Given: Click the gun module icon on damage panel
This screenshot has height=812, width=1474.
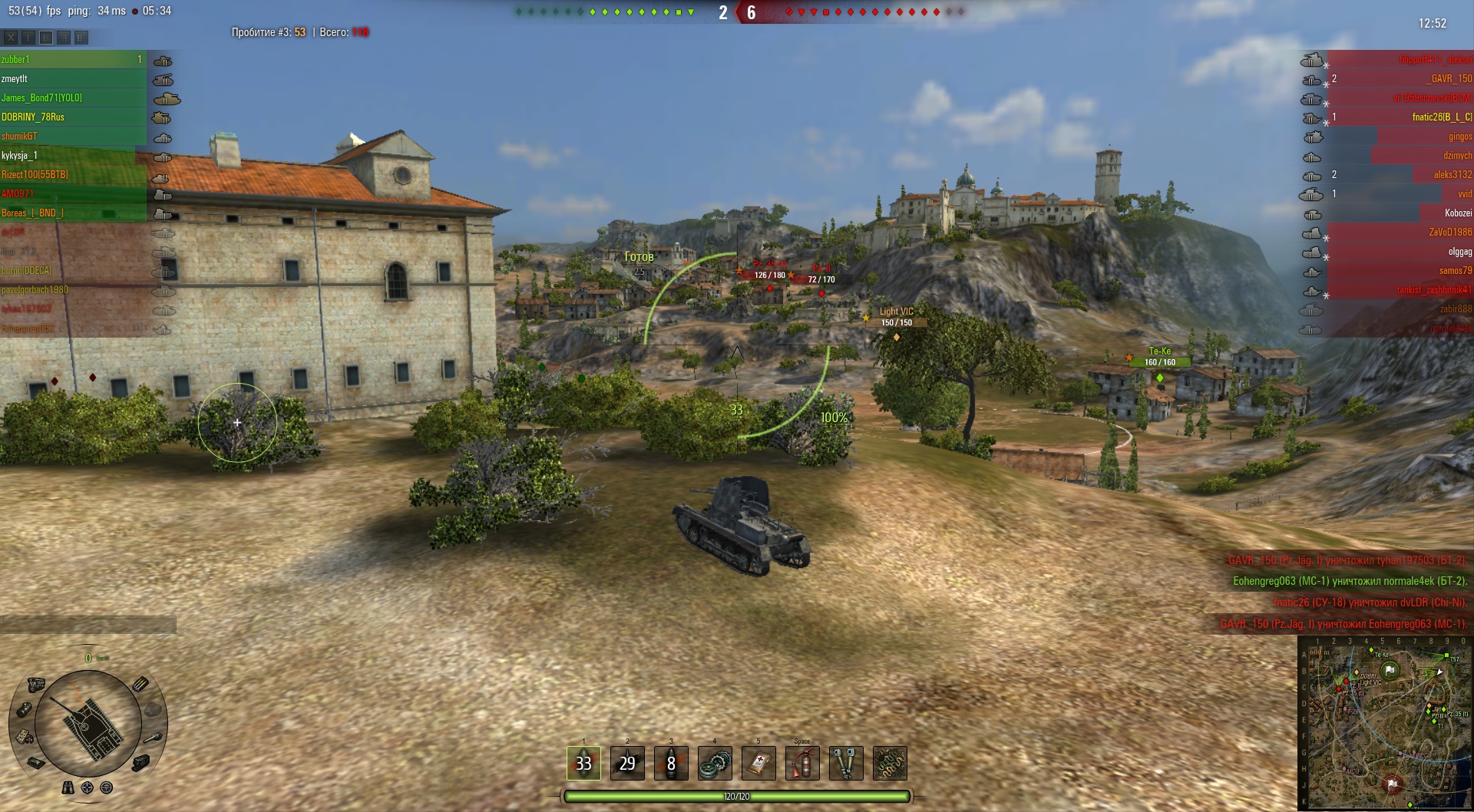Looking at the screenshot, I should [154, 737].
